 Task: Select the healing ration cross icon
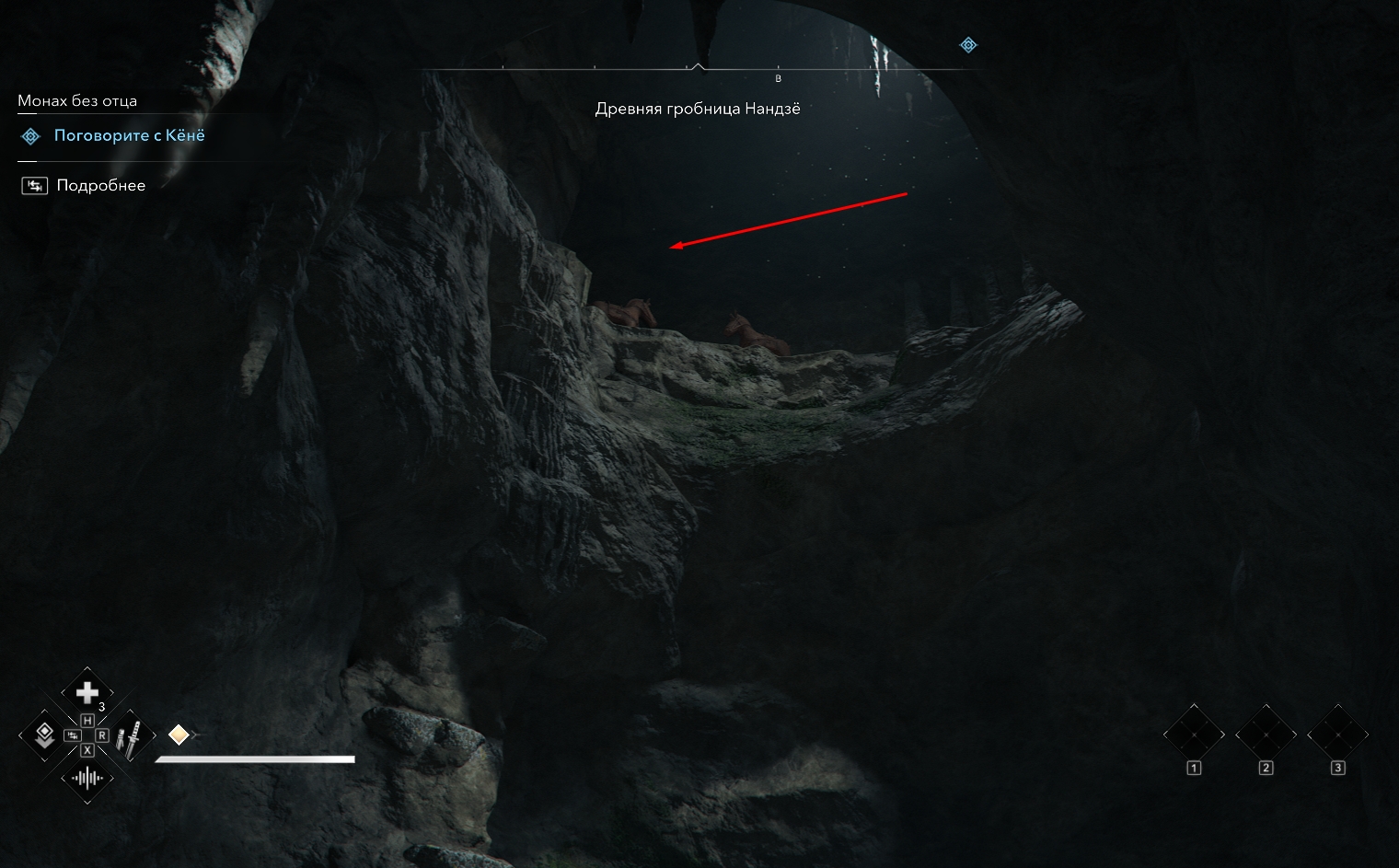pos(87,692)
